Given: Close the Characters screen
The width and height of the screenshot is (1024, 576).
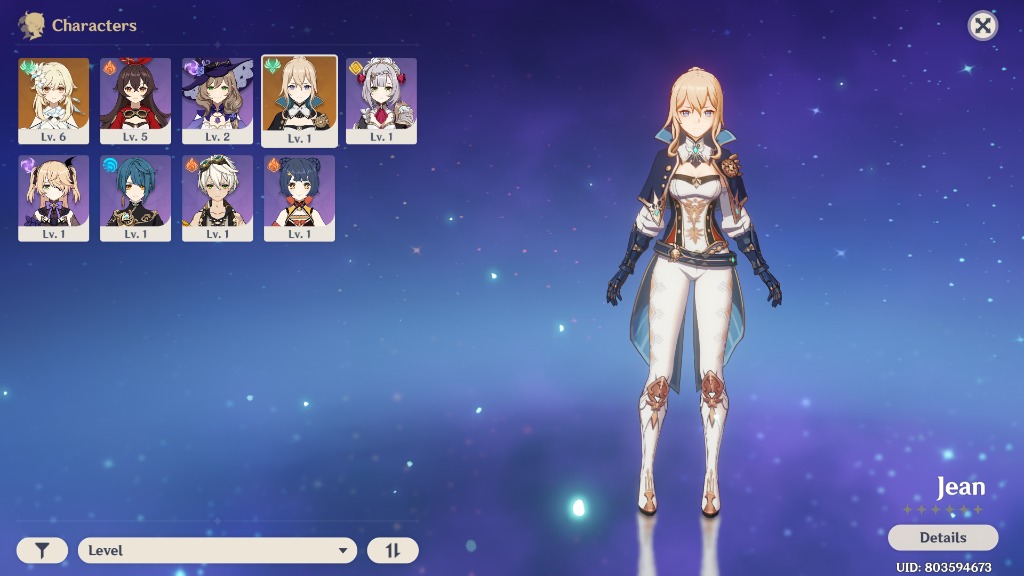Looking at the screenshot, I should click(983, 26).
